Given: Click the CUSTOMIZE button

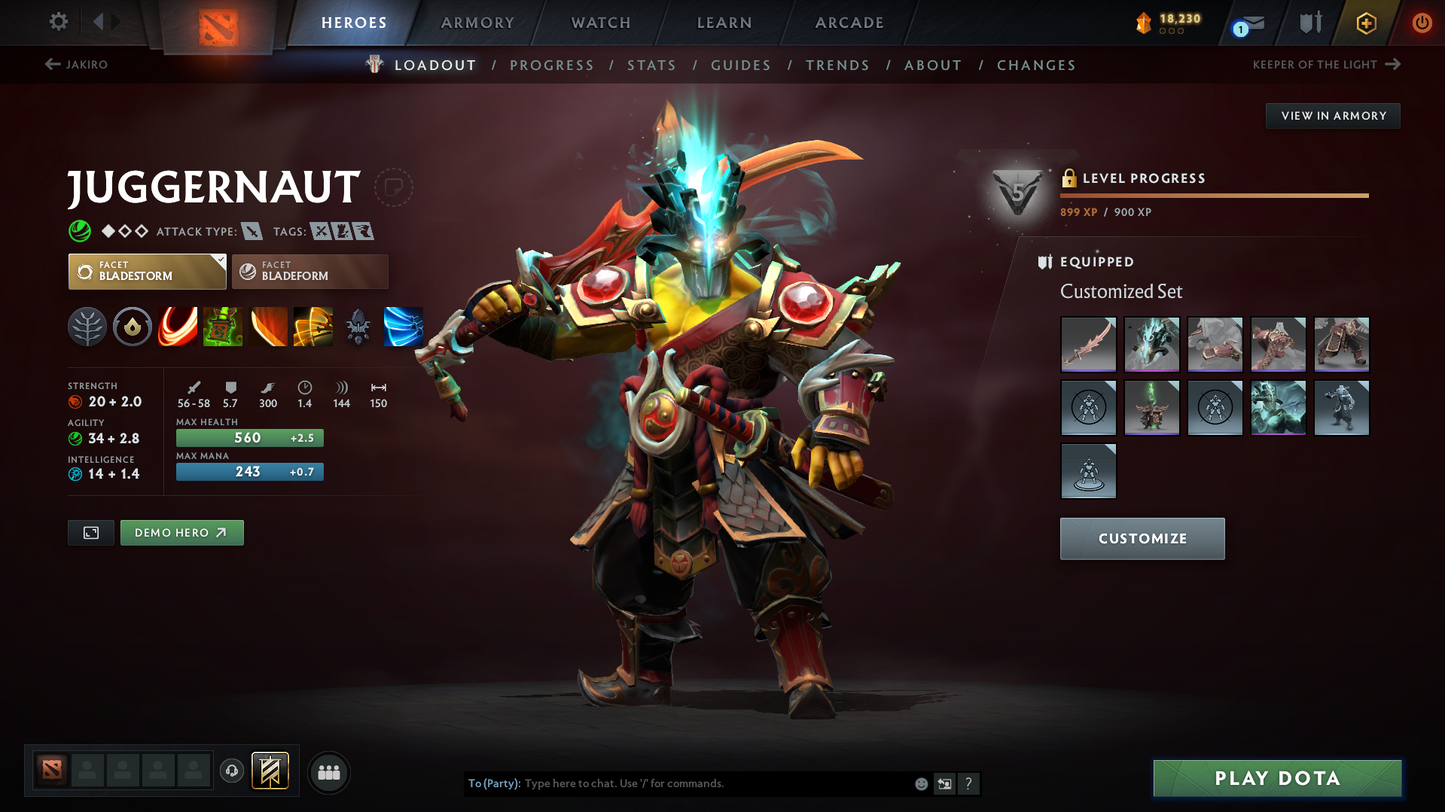Looking at the screenshot, I should click(x=1142, y=538).
